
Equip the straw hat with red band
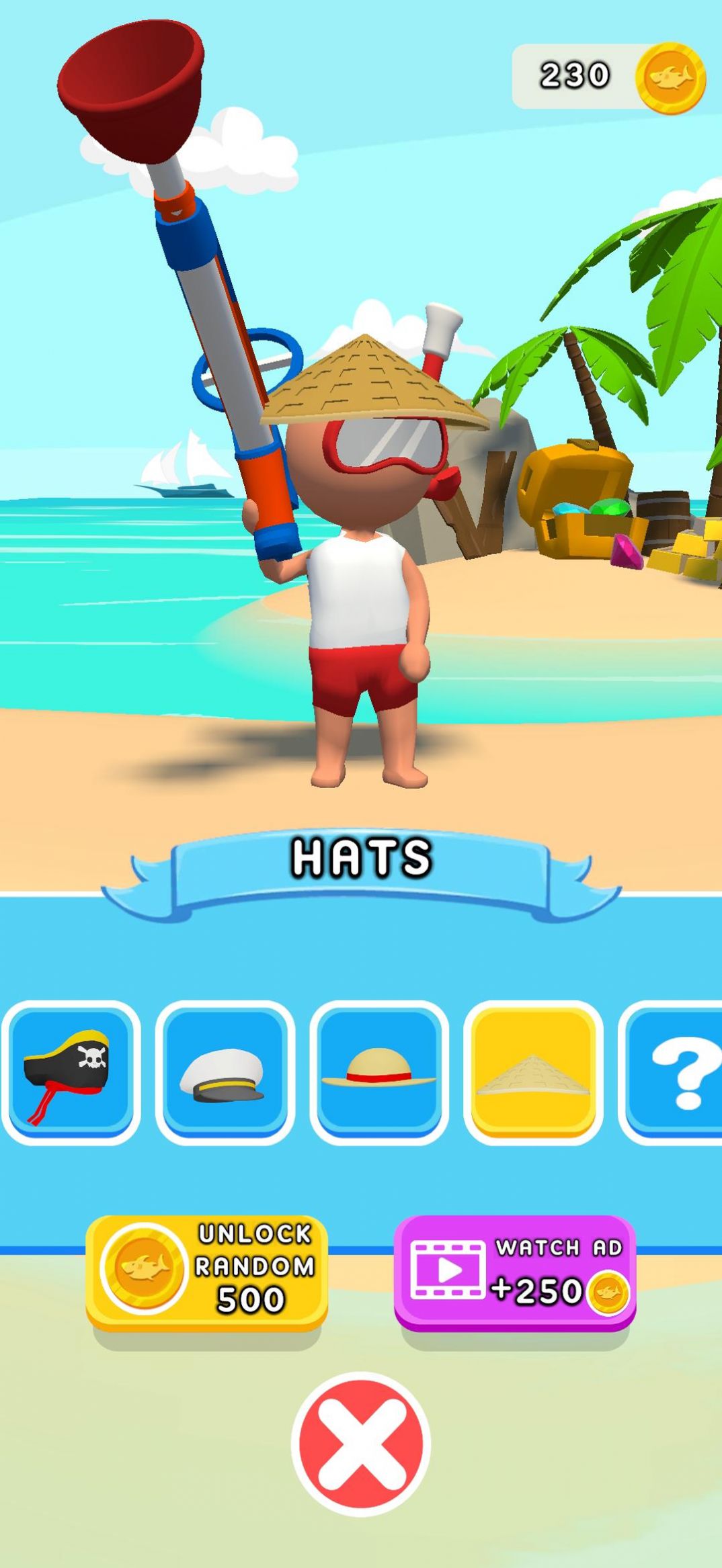coord(379,1072)
